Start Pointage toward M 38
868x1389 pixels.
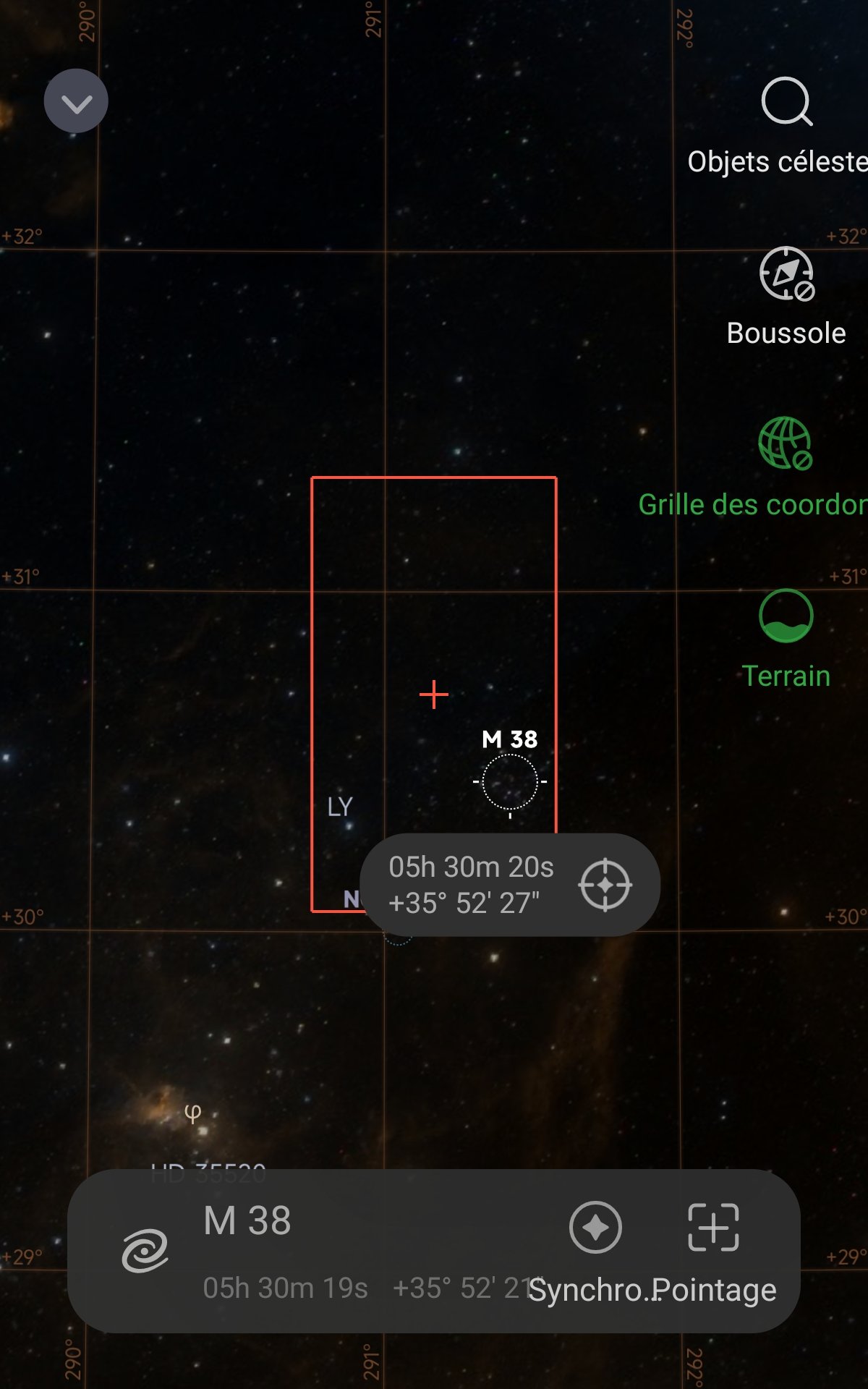tap(713, 1228)
